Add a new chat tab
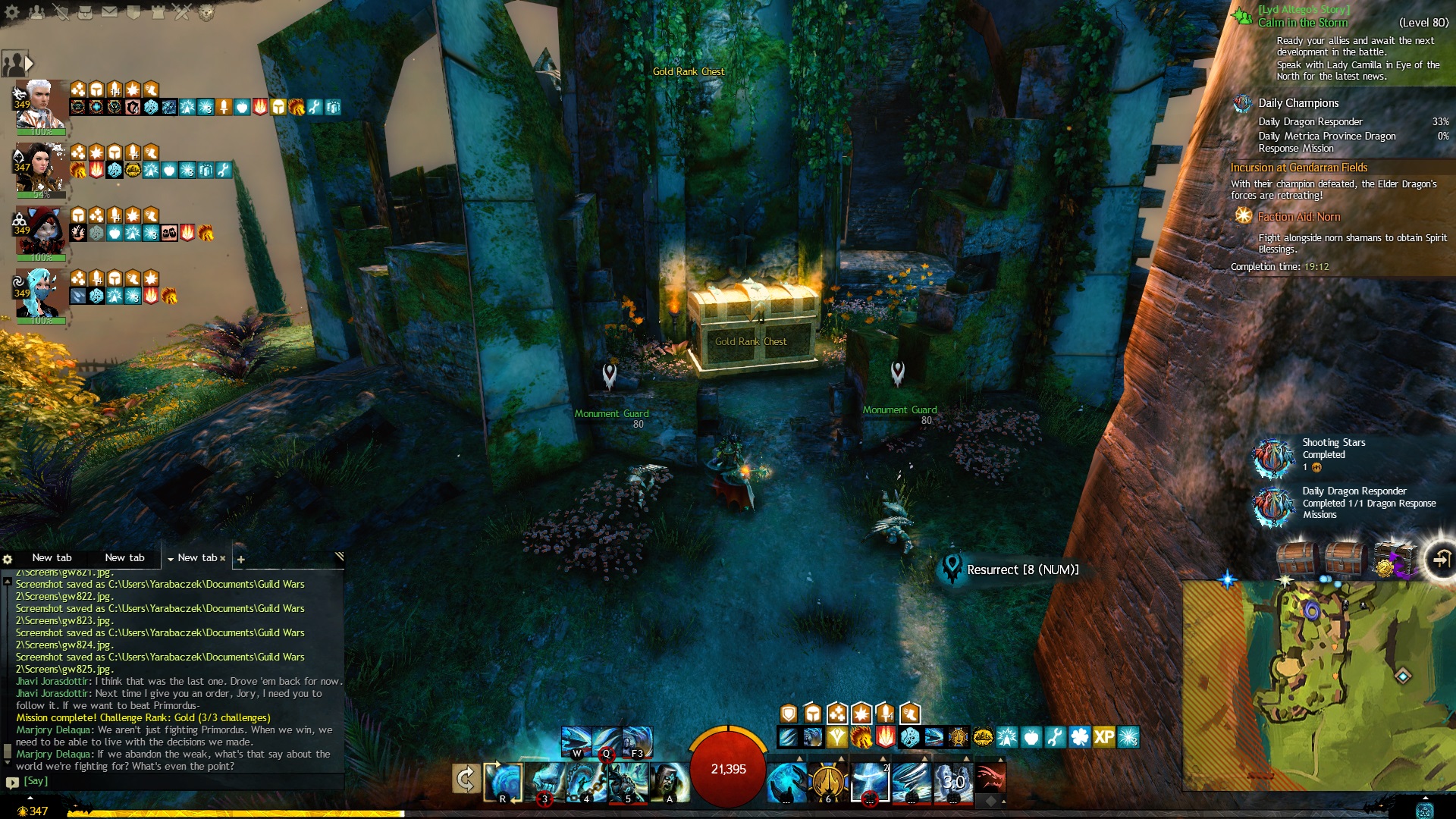 241,560
